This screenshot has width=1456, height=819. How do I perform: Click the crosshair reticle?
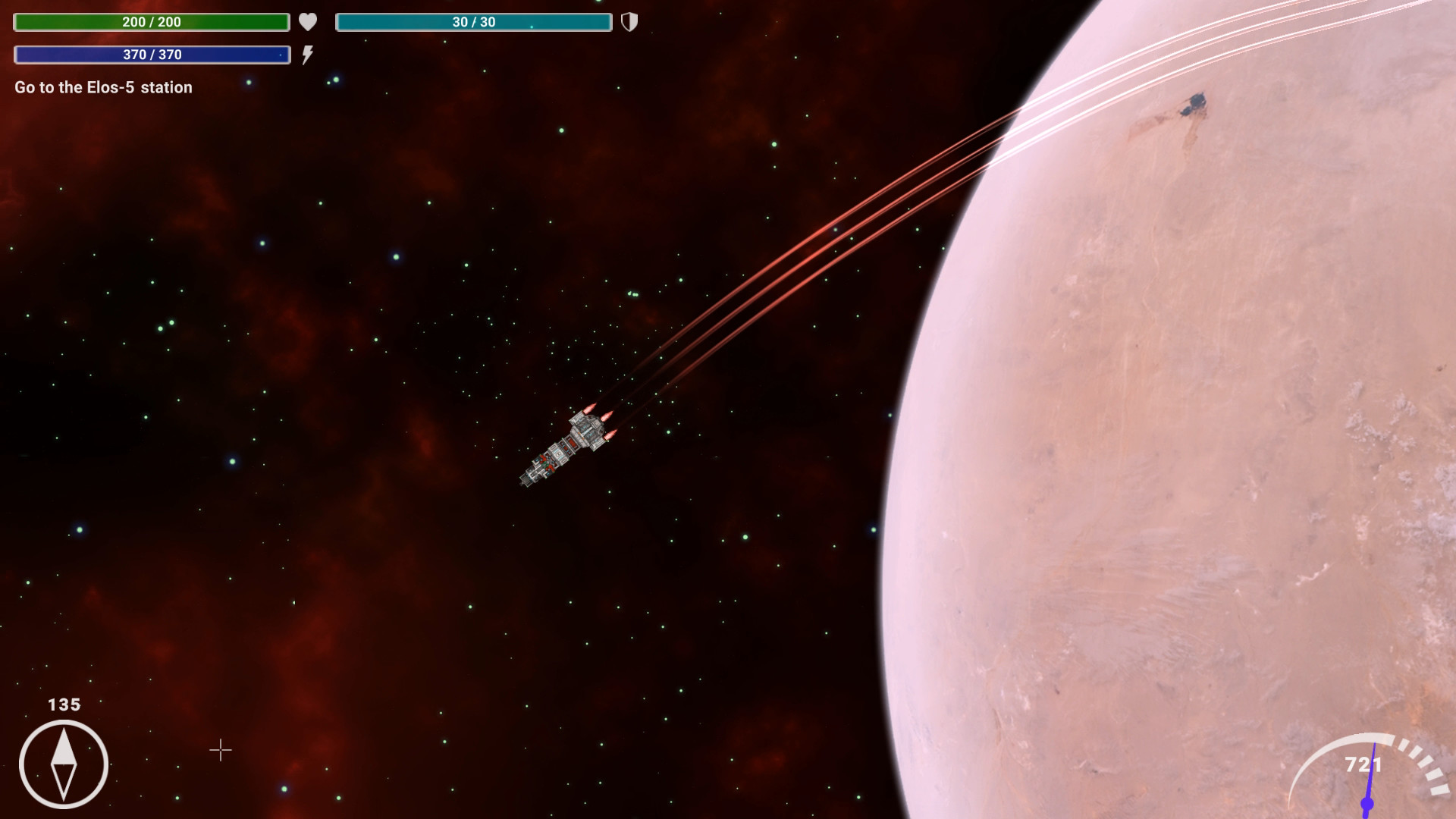(220, 751)
